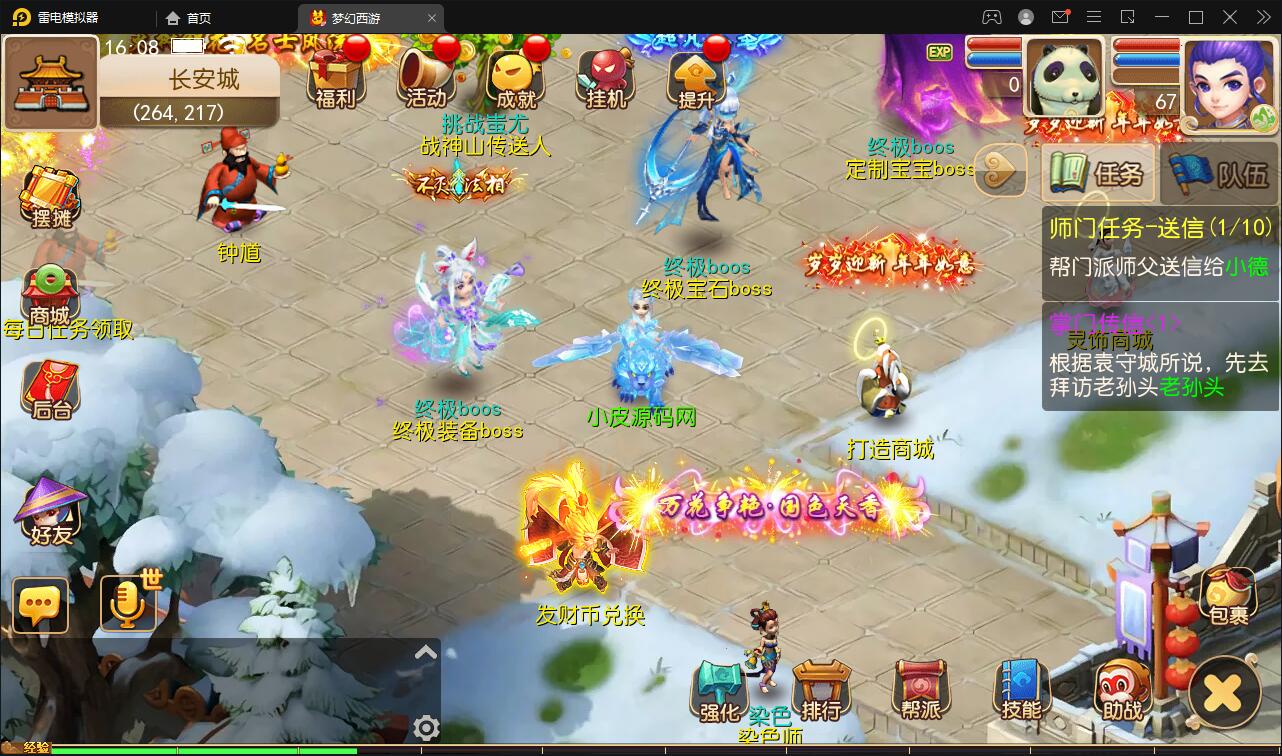Collapse the bottom menu with X button
The width and height of the screenshot is (1282, 756).
click(x=1223, y=693)
